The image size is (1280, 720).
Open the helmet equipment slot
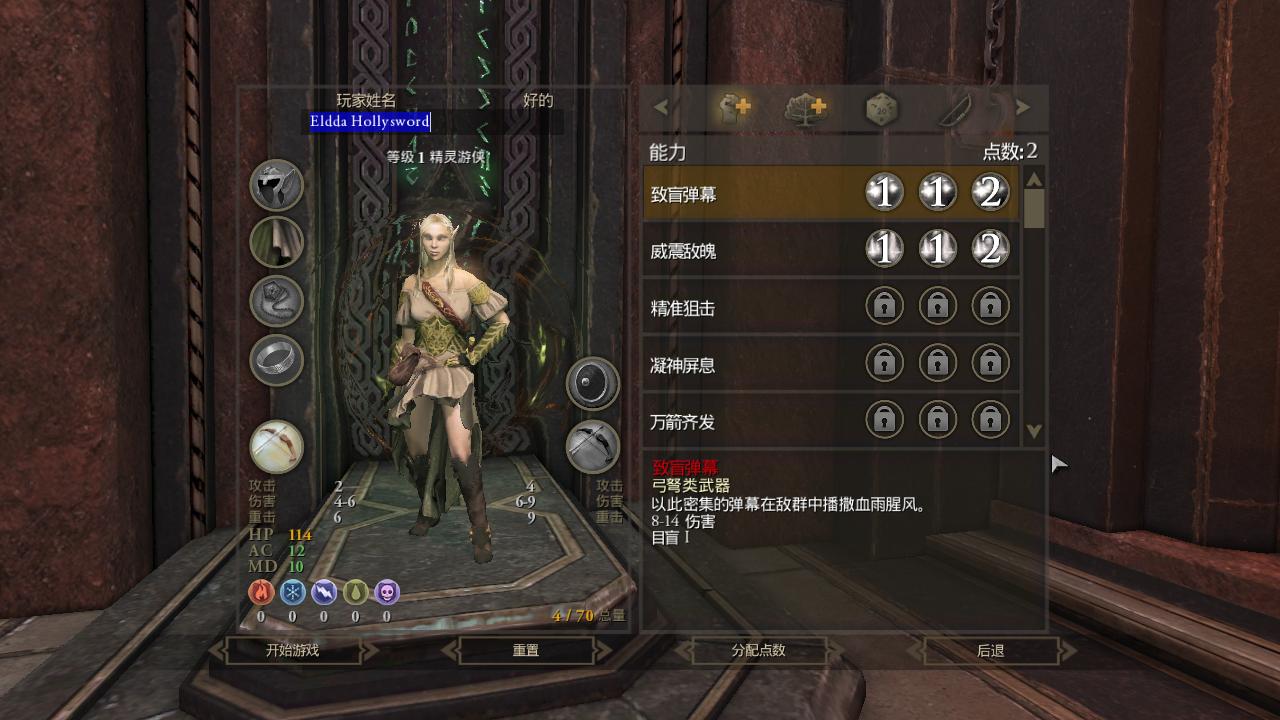click(x=276, y=185)
